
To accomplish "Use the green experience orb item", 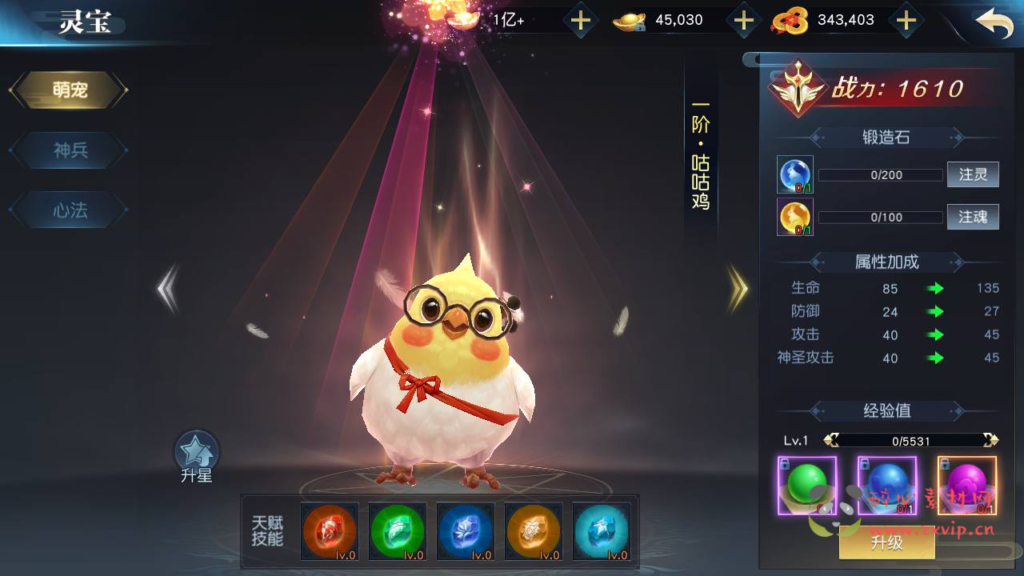I will click(x=806, y=485).
